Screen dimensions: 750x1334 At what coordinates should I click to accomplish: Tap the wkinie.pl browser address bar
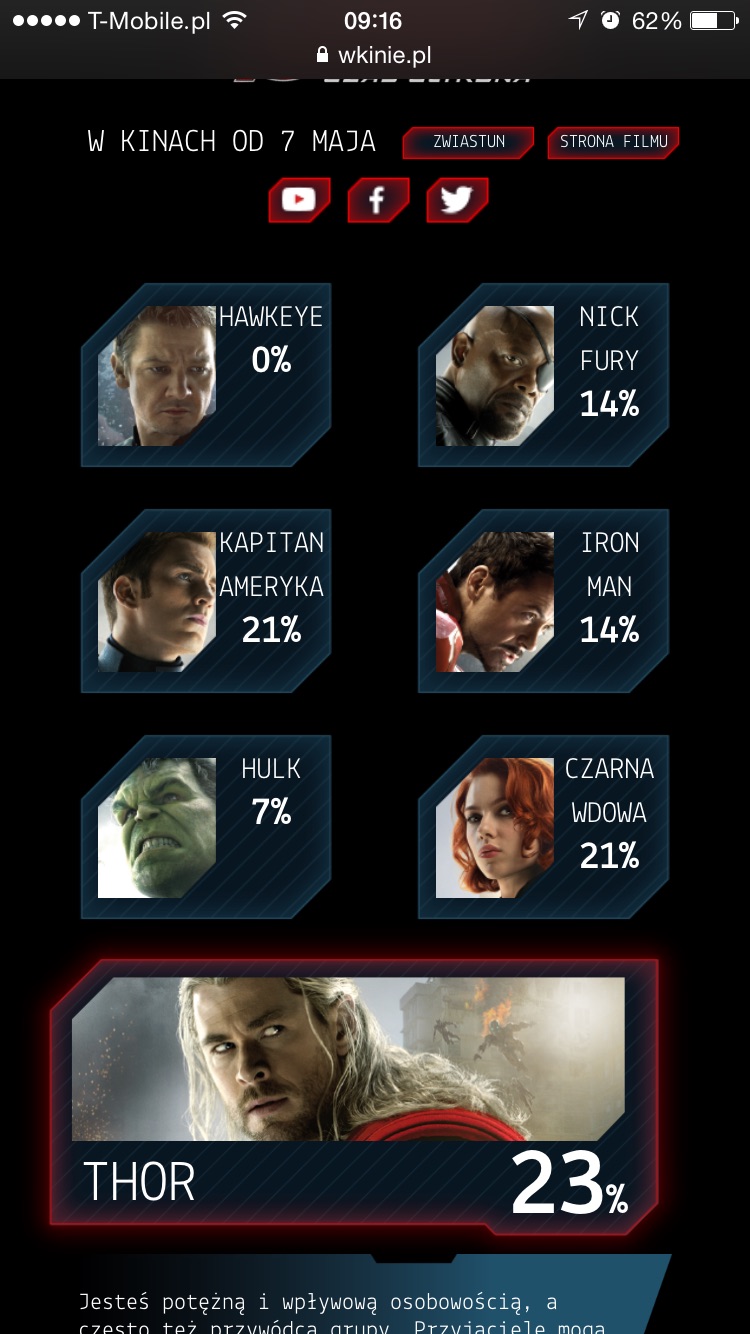click(x=374, y=55)
